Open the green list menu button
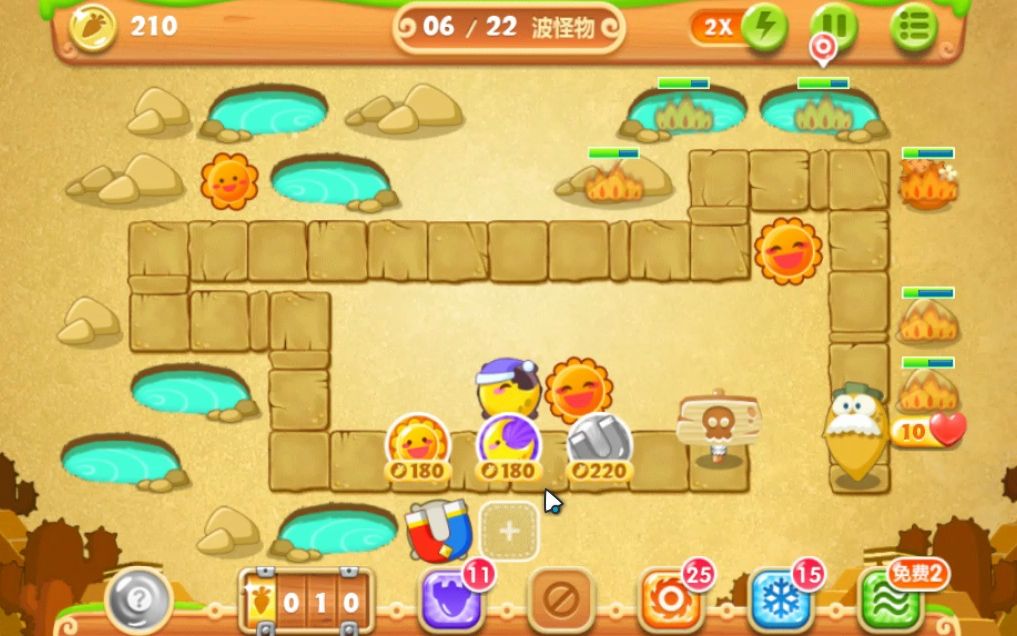The width and height of the screenshot is (1017, 636). click(913, 27)
